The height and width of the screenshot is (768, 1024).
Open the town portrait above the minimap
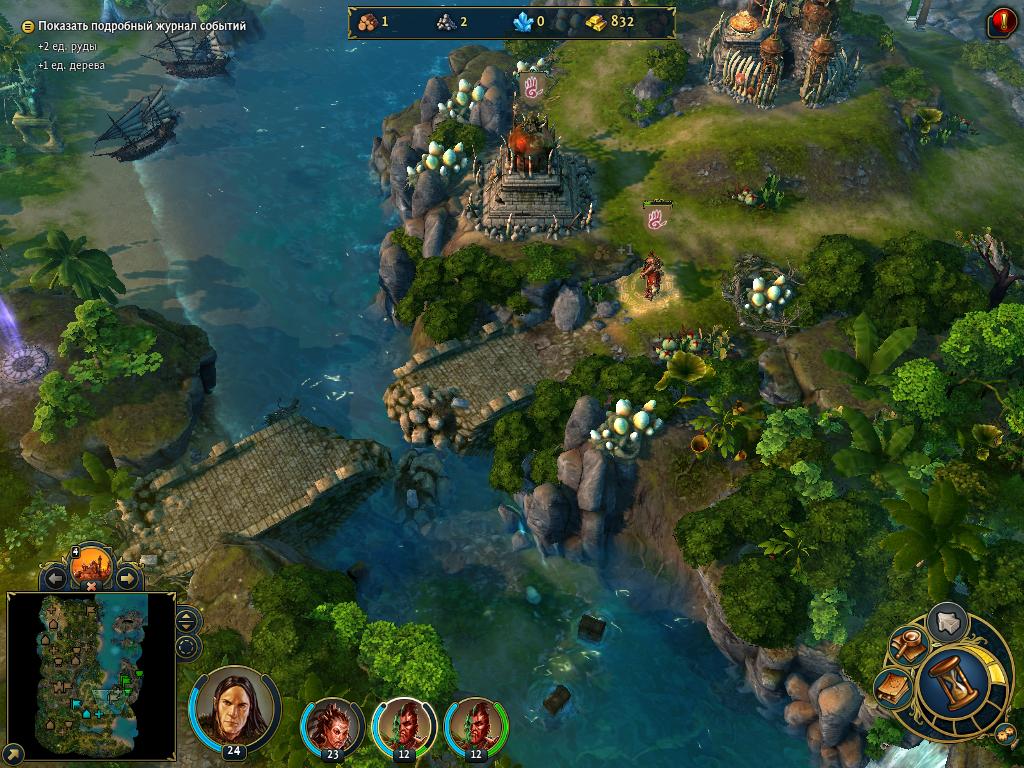click(91, 567)
